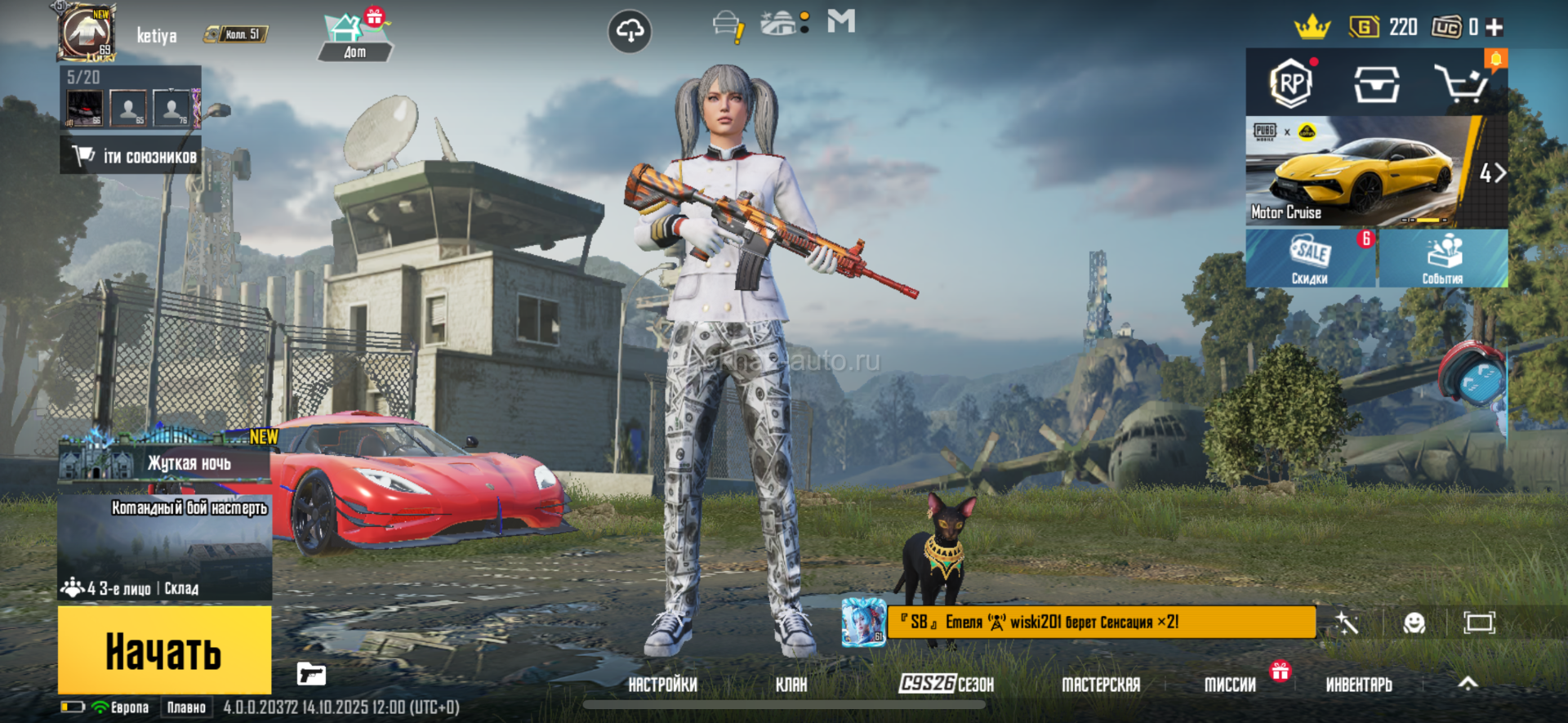Tap the yellow Начать start button

pyautogui.click(x=164, y=650)
